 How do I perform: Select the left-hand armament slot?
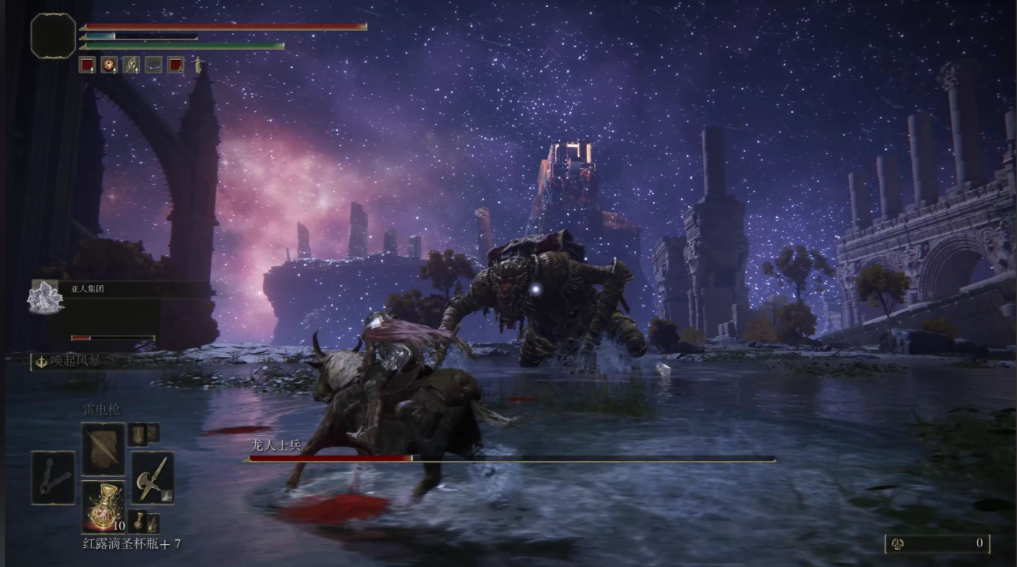coord(53,477)
